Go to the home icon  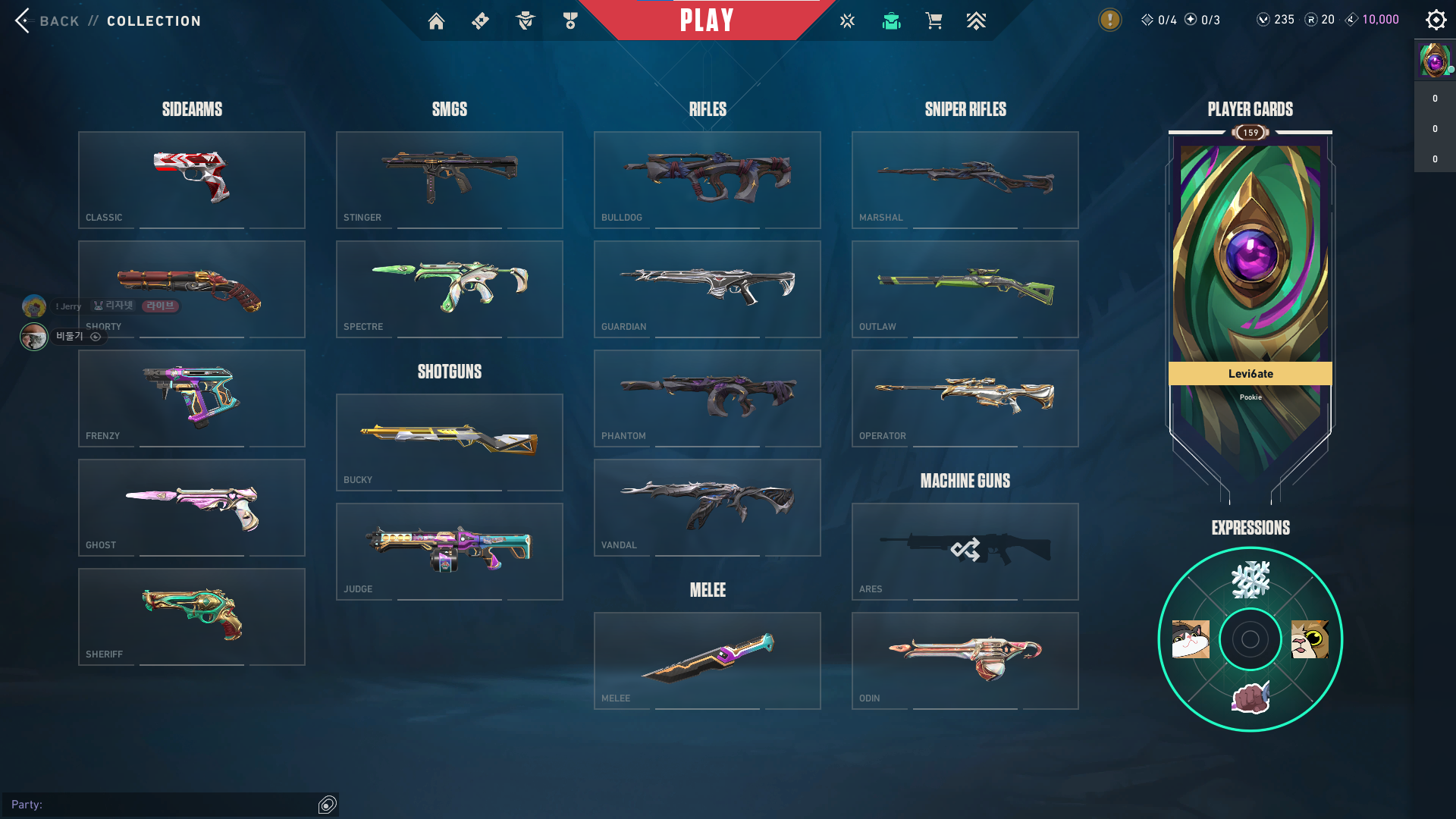click(436, 21)
